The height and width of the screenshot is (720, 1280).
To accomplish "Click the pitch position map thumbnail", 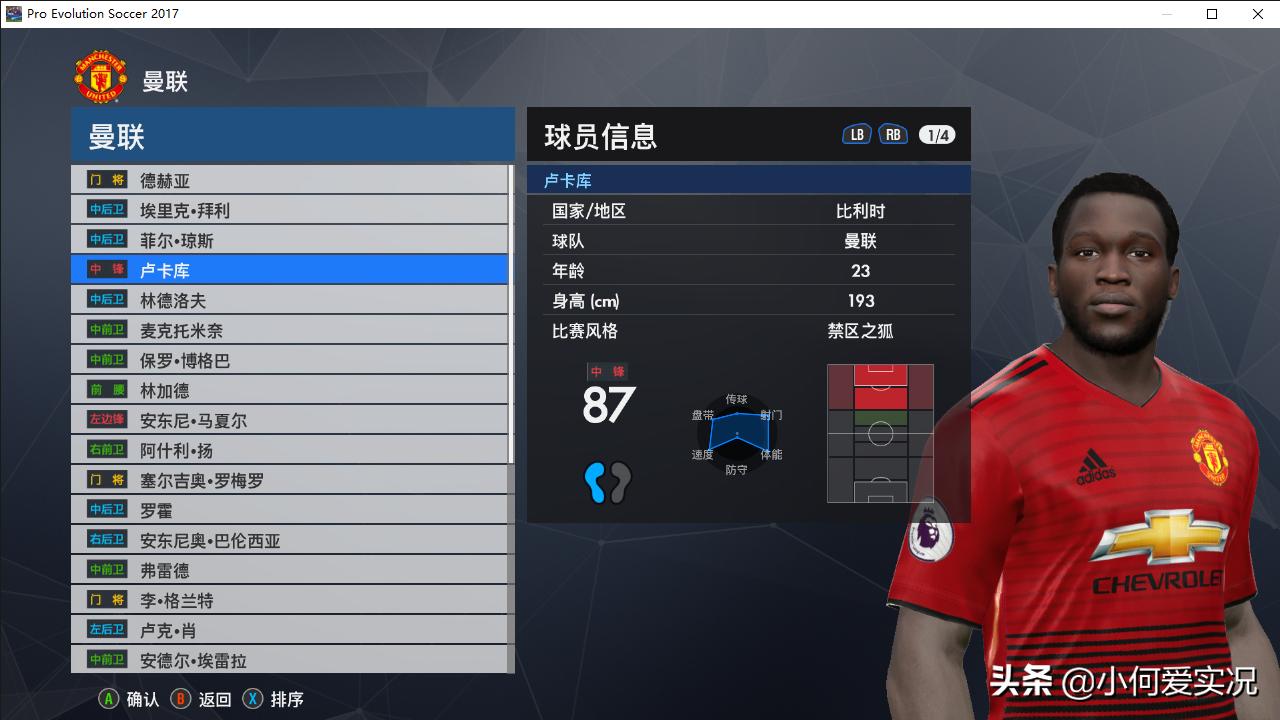I will click(x=879, y=433).
